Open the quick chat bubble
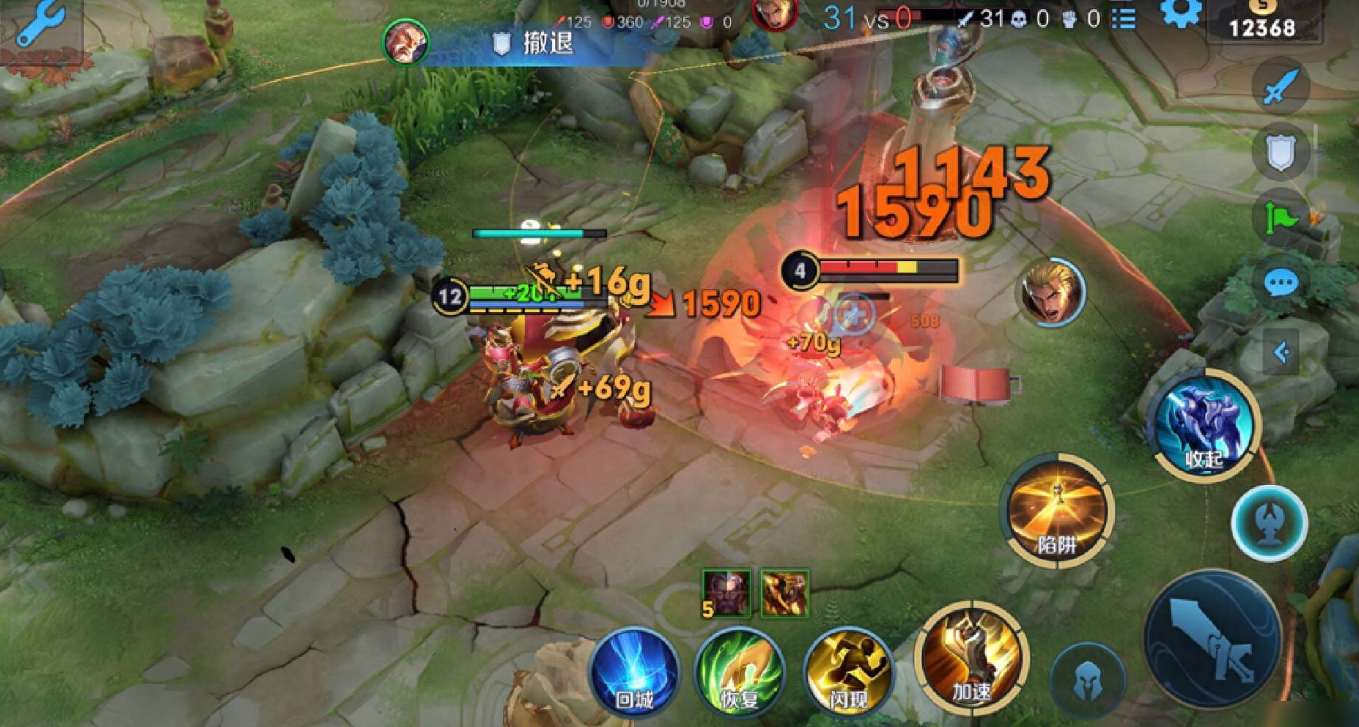 (x=1280, y=283)
